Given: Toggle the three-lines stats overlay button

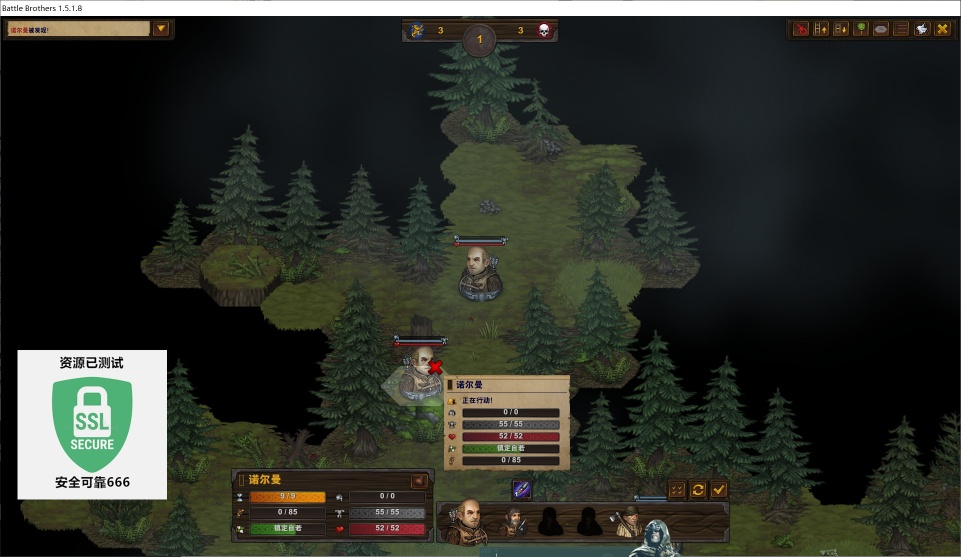Looking at the screenshot, I should (x=901, y=29).
